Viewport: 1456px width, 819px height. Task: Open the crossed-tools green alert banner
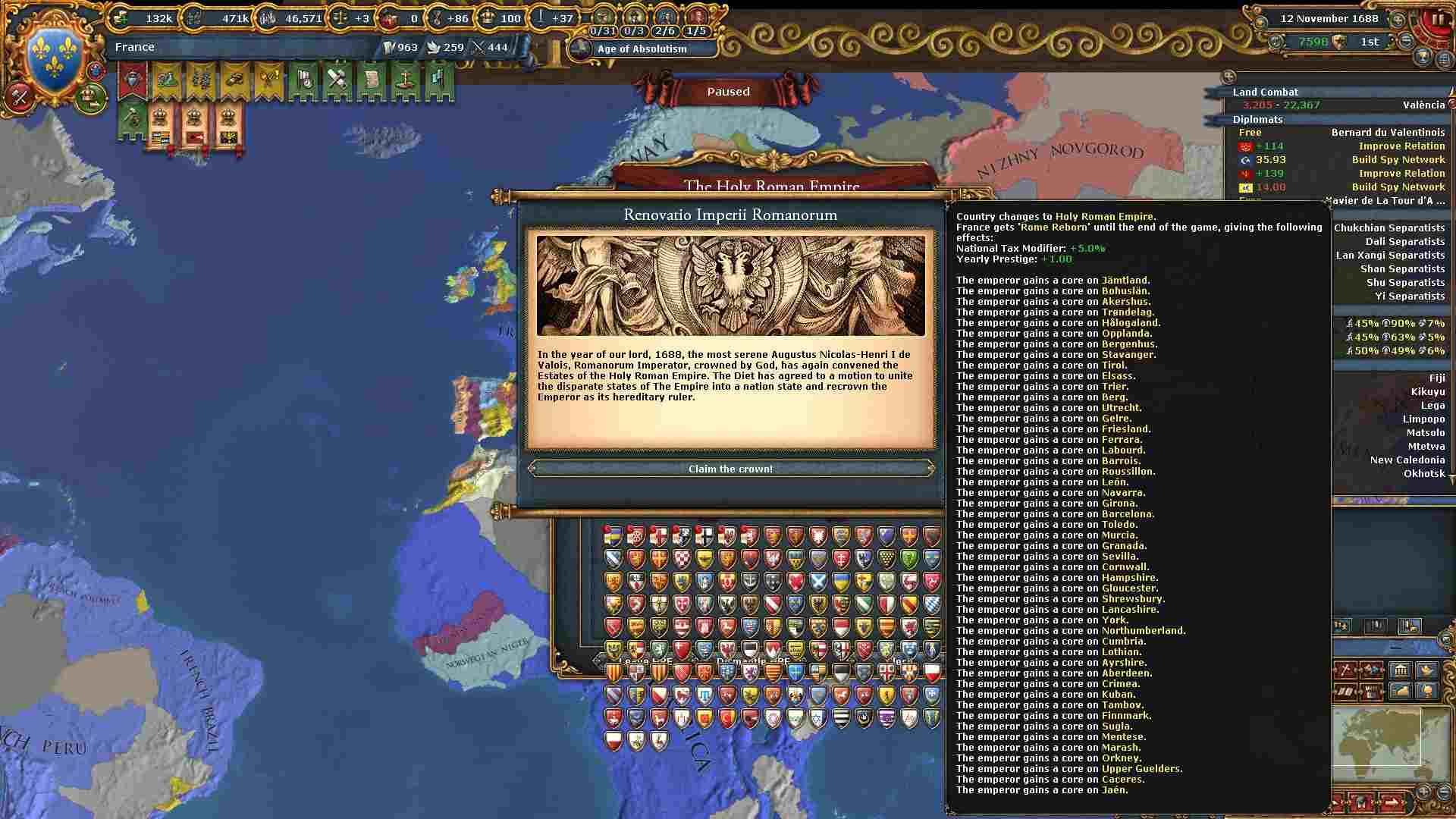click(x=337, y=80)
